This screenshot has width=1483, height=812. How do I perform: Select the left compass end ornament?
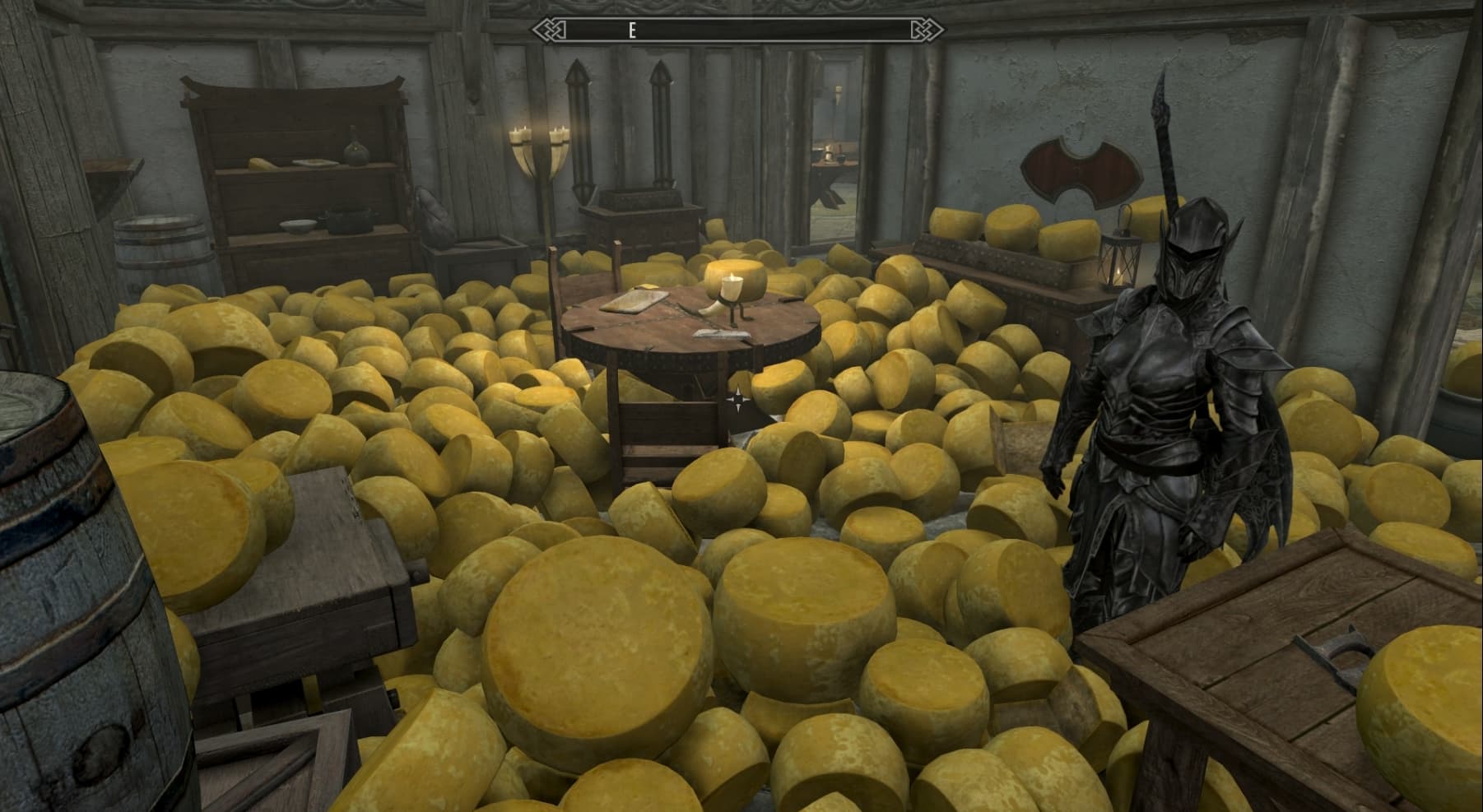(550, 29)
